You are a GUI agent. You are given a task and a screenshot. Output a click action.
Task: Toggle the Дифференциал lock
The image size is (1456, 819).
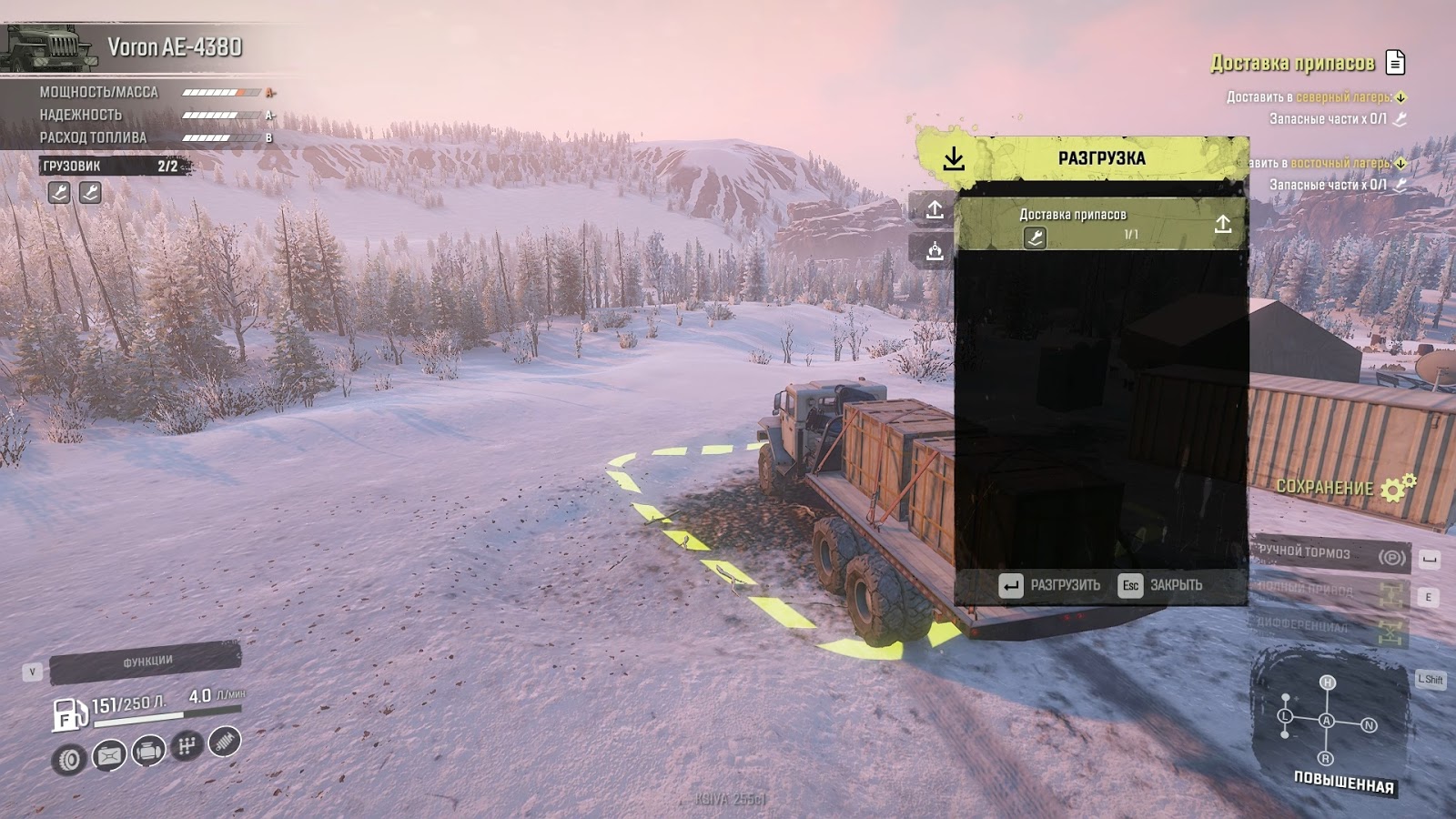[x=1330, y=627]
